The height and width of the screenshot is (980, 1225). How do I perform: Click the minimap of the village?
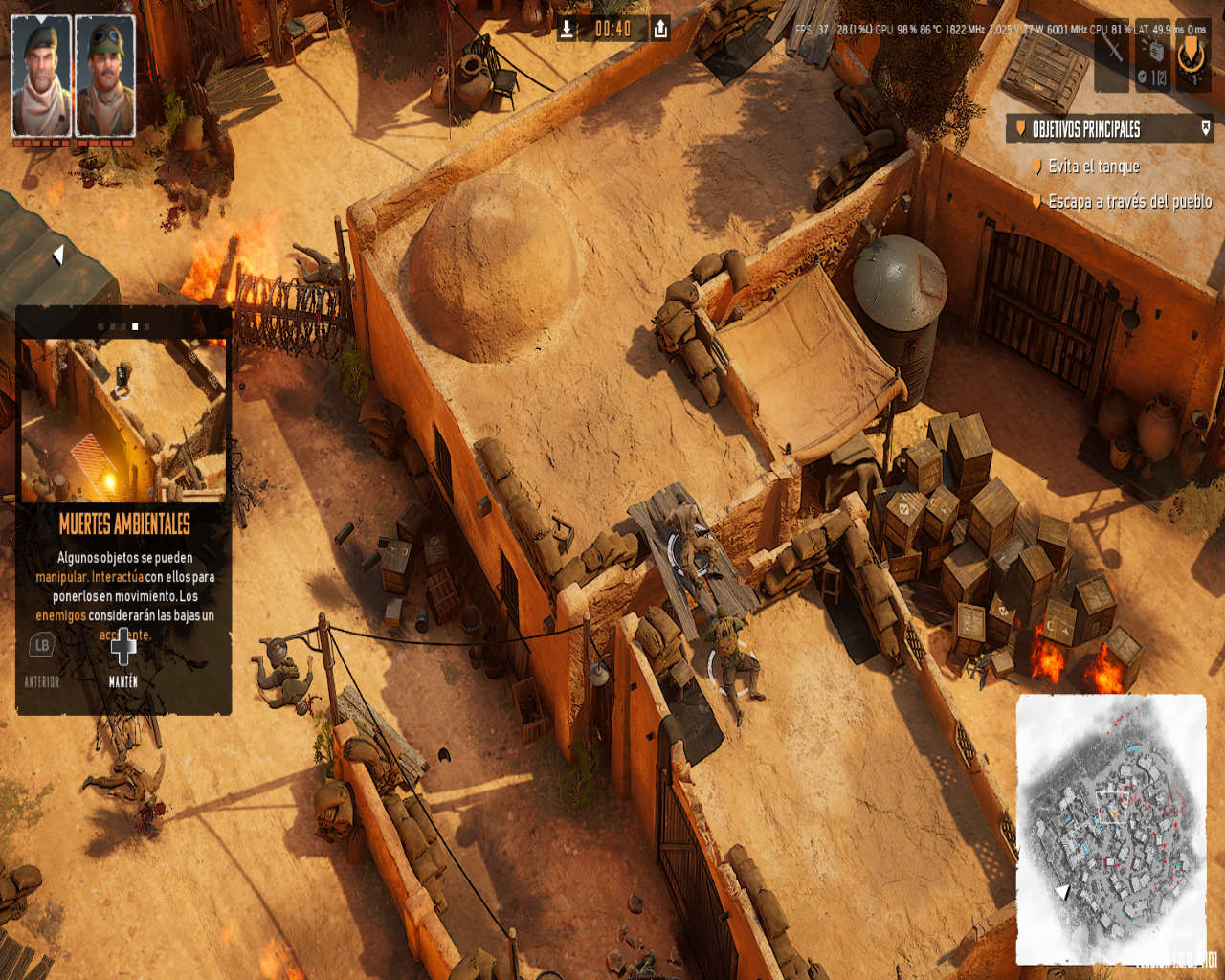click(x=1110, y=828)
